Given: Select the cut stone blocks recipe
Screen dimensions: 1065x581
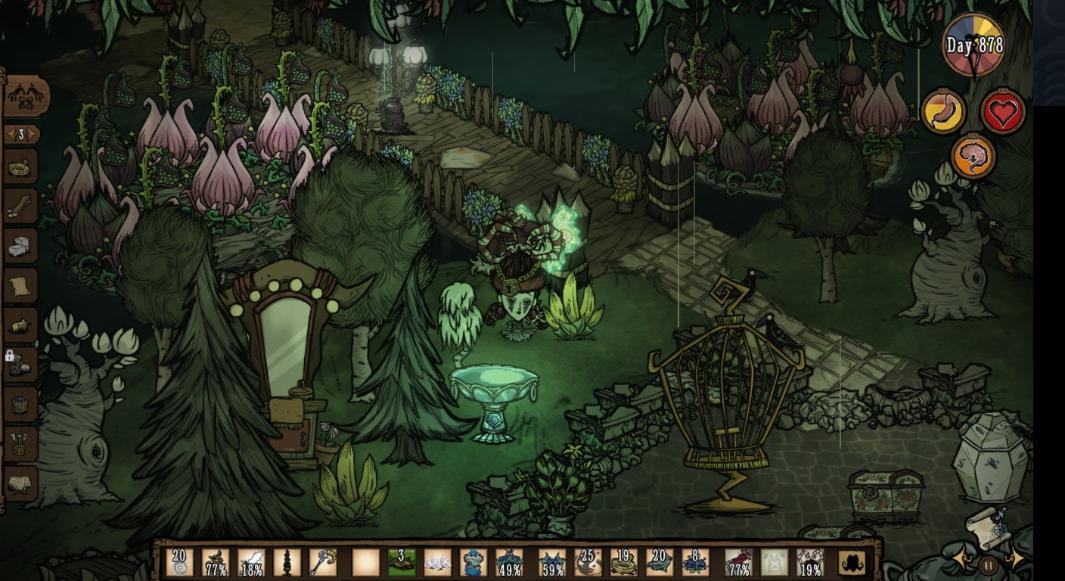Looking at the screenshot, I should (22, 246).
